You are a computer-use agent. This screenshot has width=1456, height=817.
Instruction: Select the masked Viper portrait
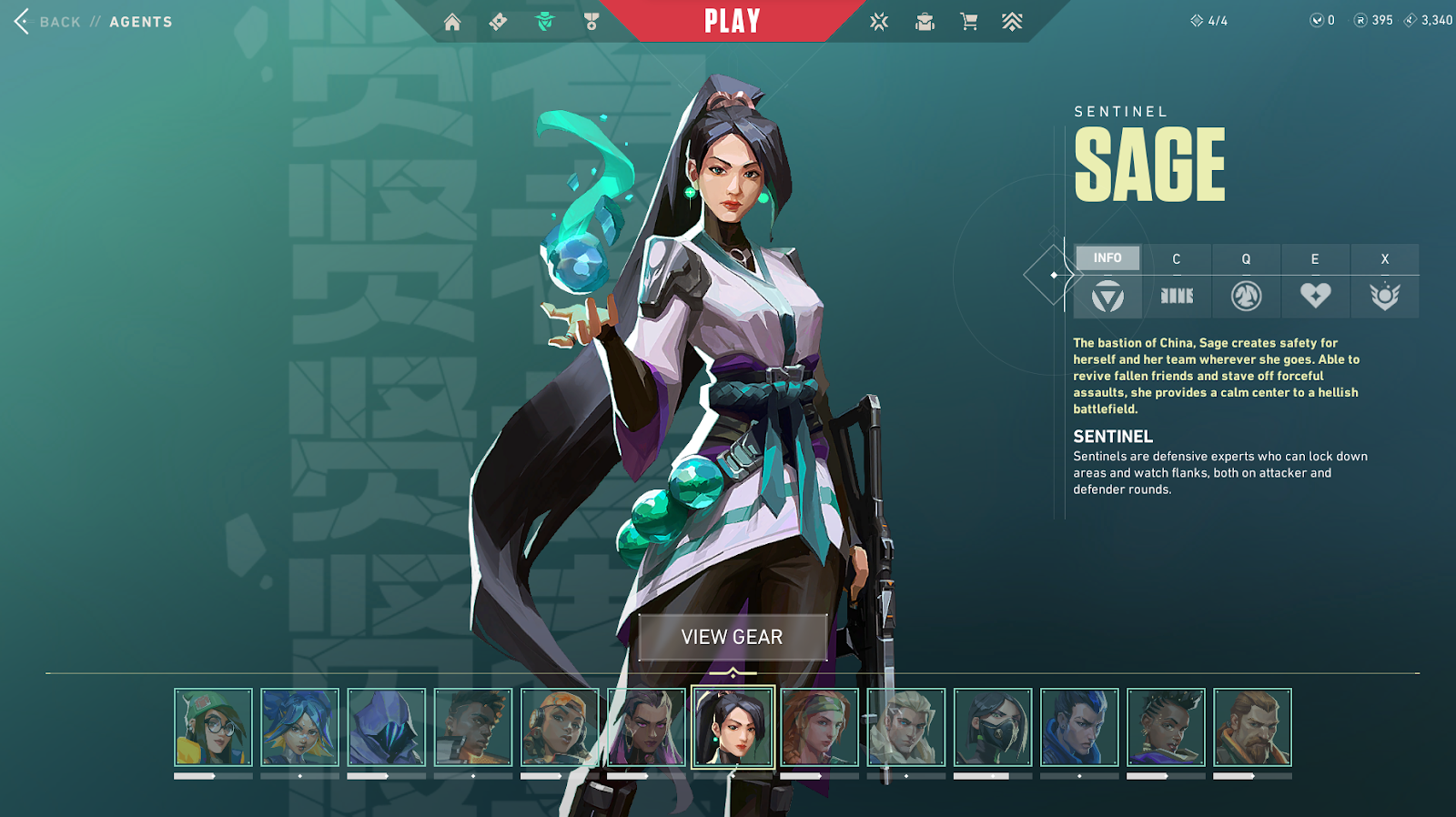pos(993,727)
